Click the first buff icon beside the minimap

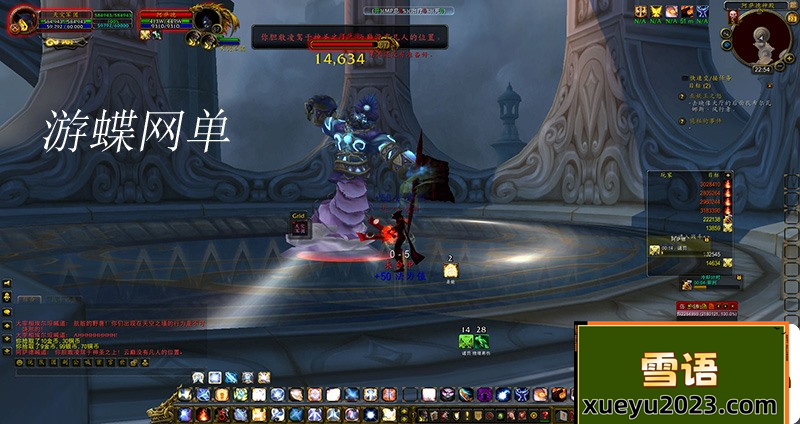pyautogui.click(x=641, y=11)
